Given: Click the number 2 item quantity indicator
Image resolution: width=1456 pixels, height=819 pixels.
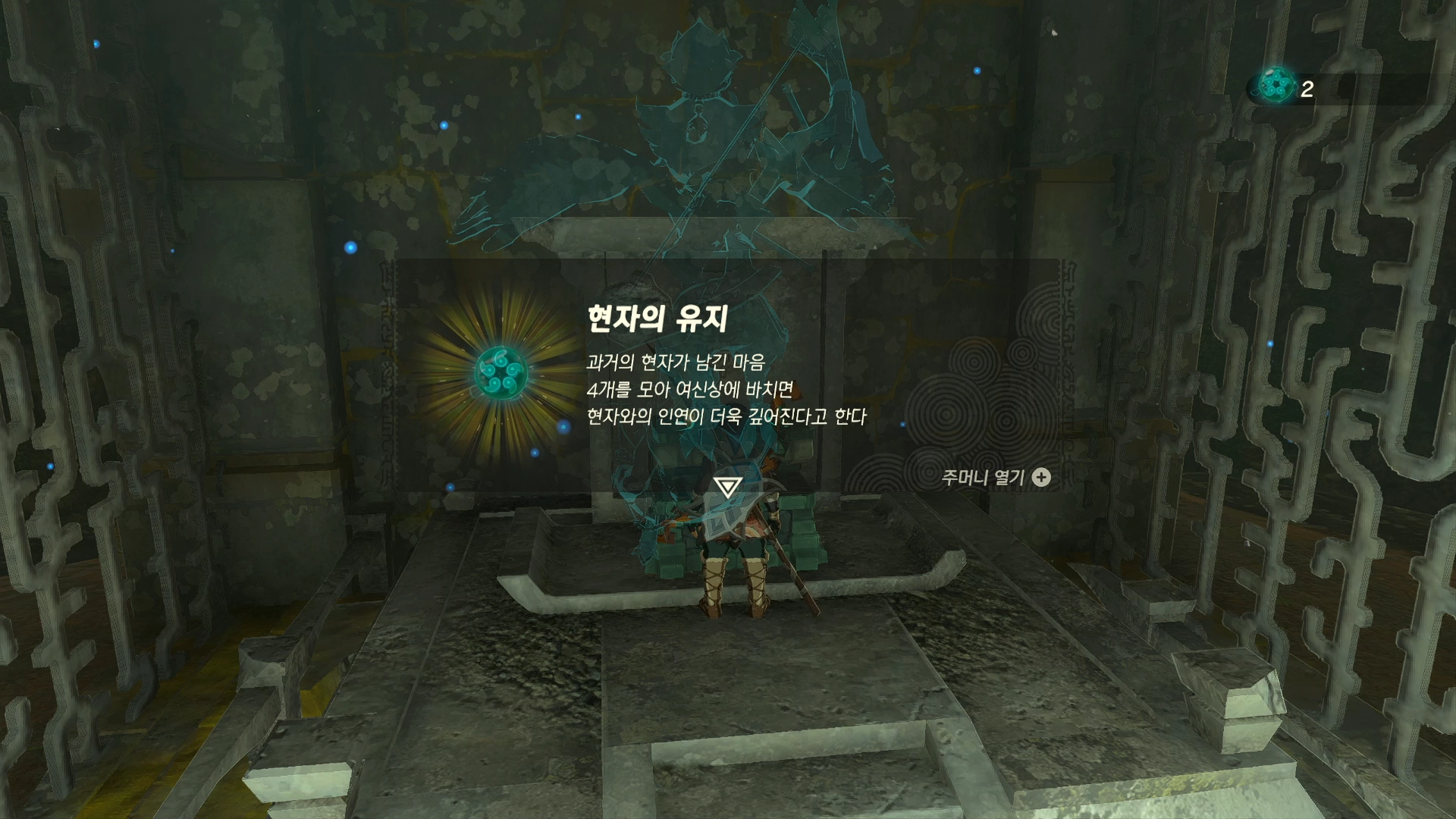Looking at the screenshot, I should pyautogui.click(x=1307, y=90).
